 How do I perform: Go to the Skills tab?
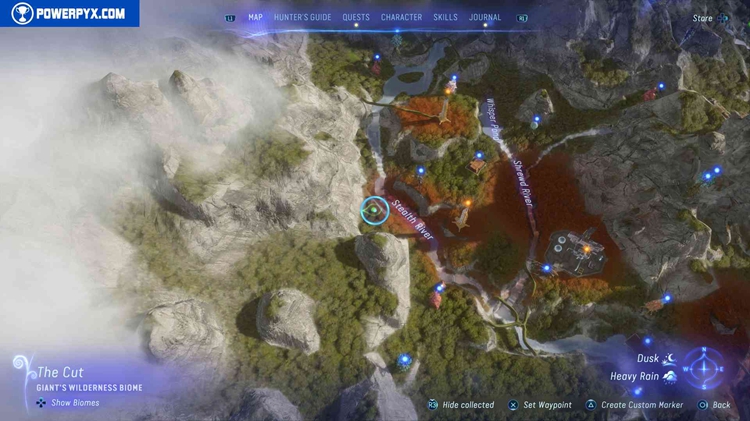[x=446, y=17]
